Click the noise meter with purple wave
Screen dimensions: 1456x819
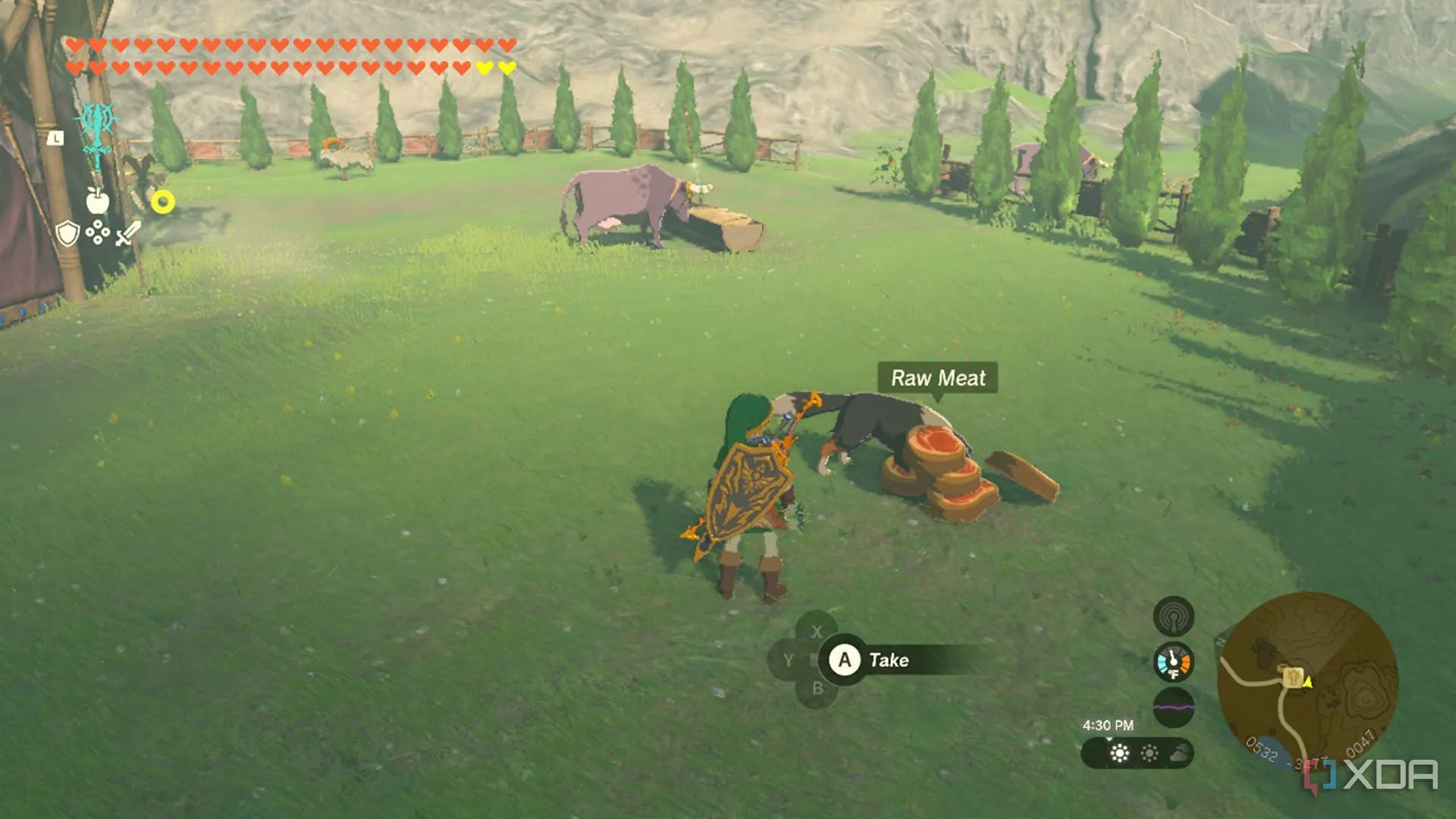pos(1173,707)
